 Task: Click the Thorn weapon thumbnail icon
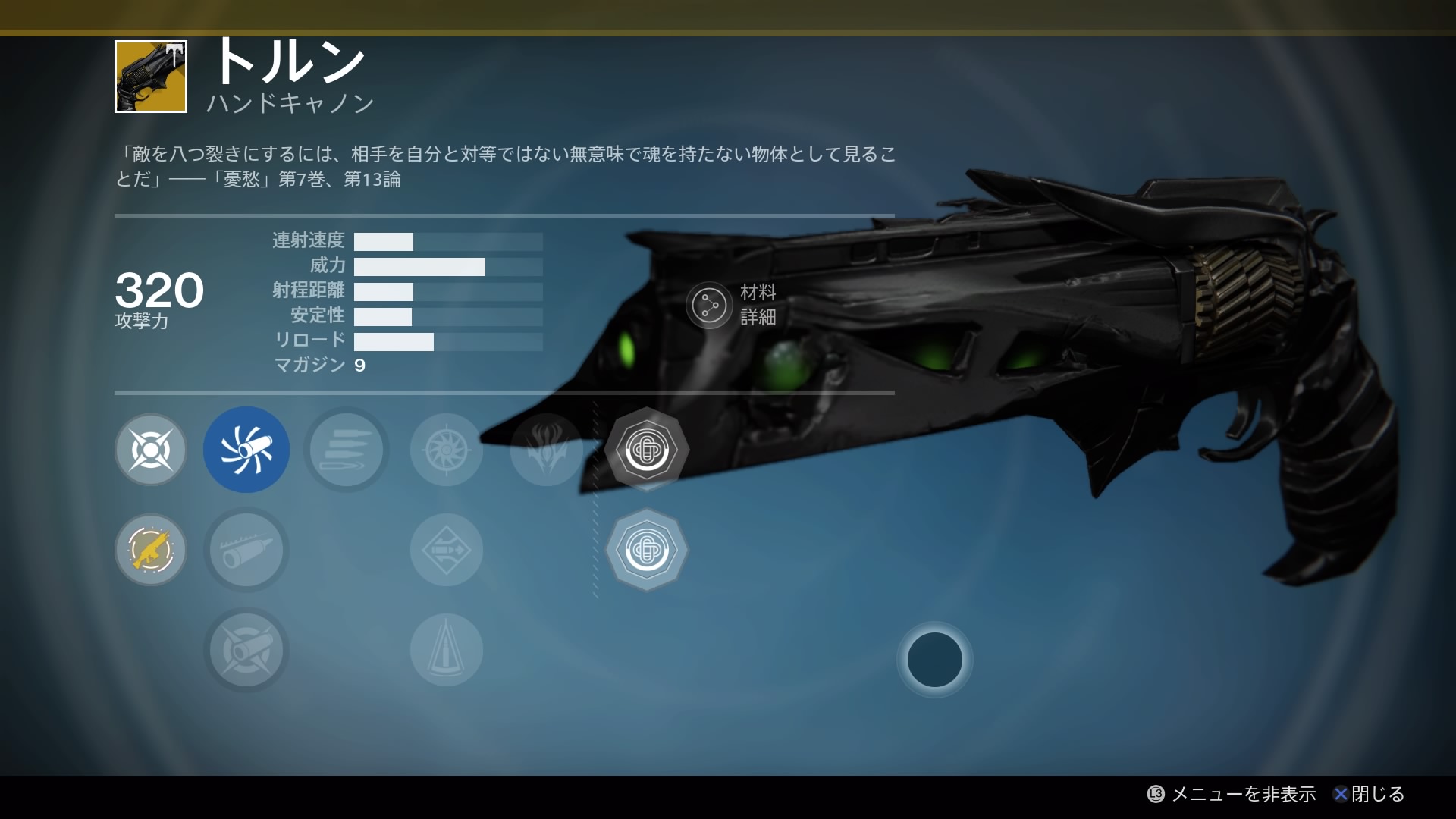coord(151,77)
